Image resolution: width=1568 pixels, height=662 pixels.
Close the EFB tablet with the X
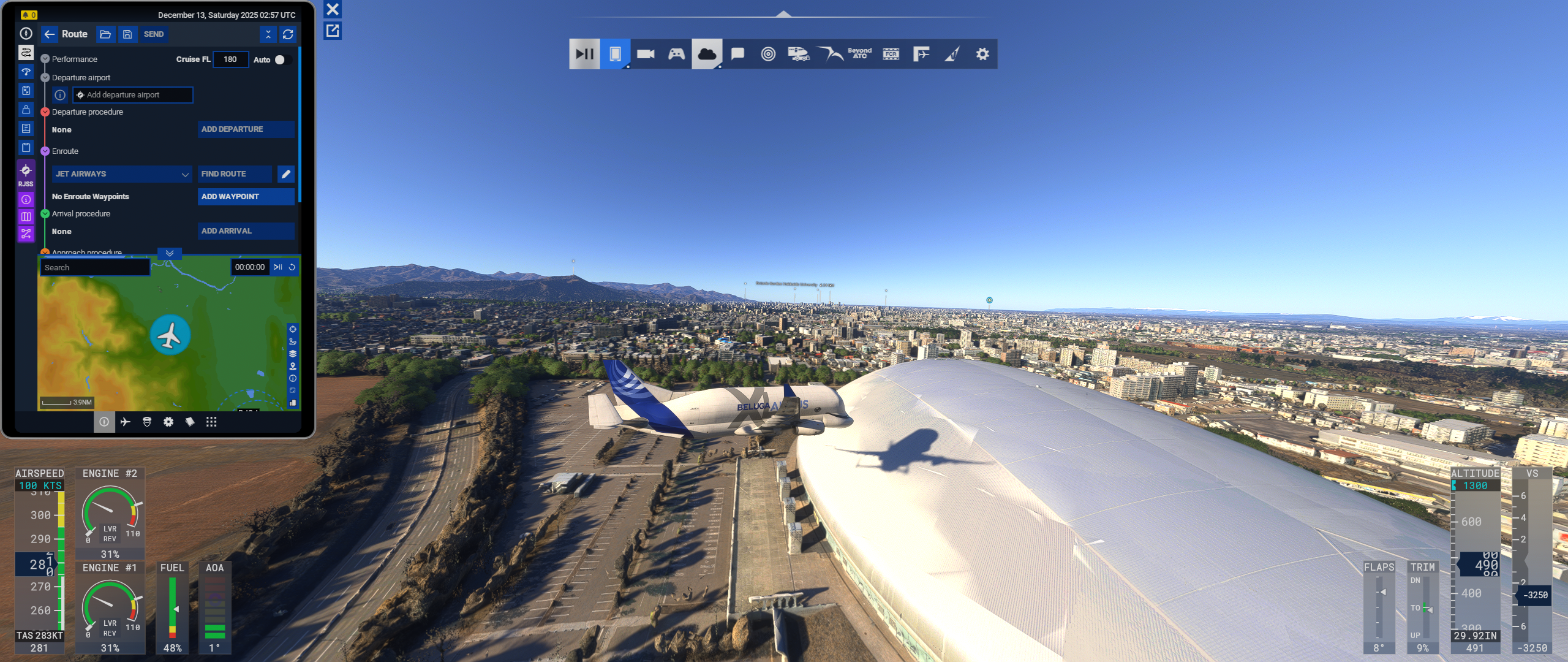[333, 9]
